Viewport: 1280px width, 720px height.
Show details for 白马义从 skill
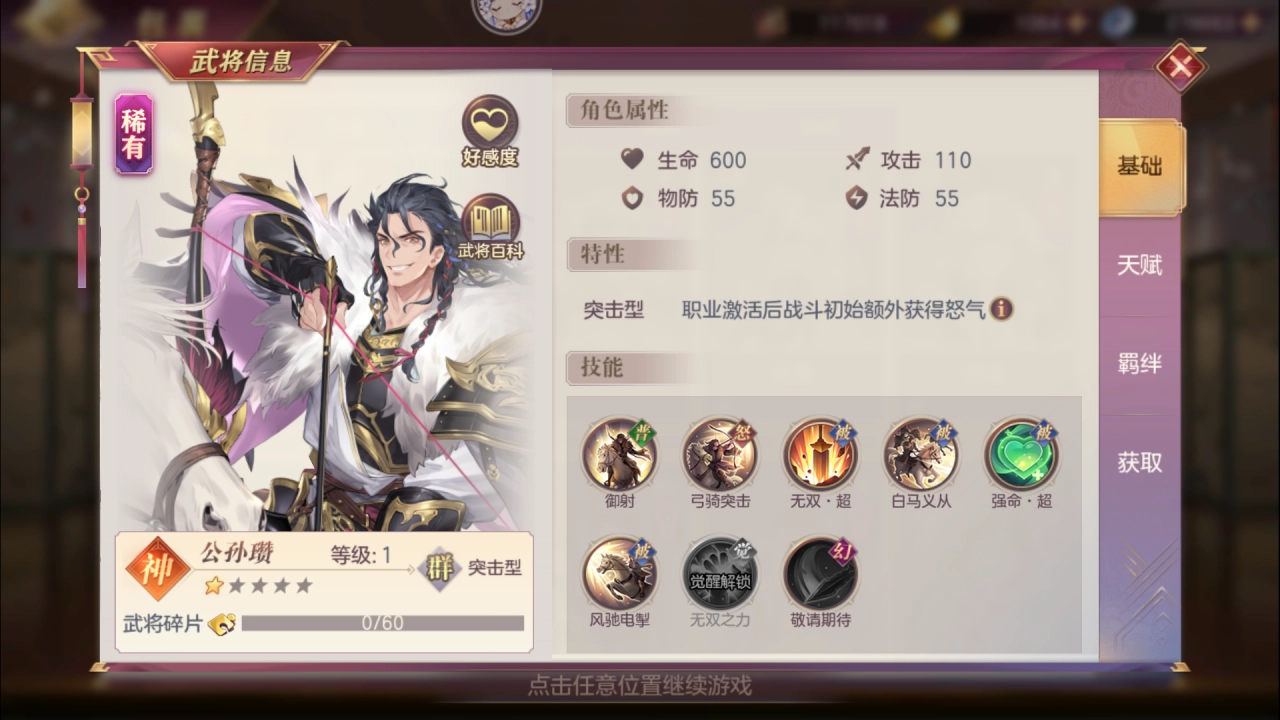click(921, 455)
